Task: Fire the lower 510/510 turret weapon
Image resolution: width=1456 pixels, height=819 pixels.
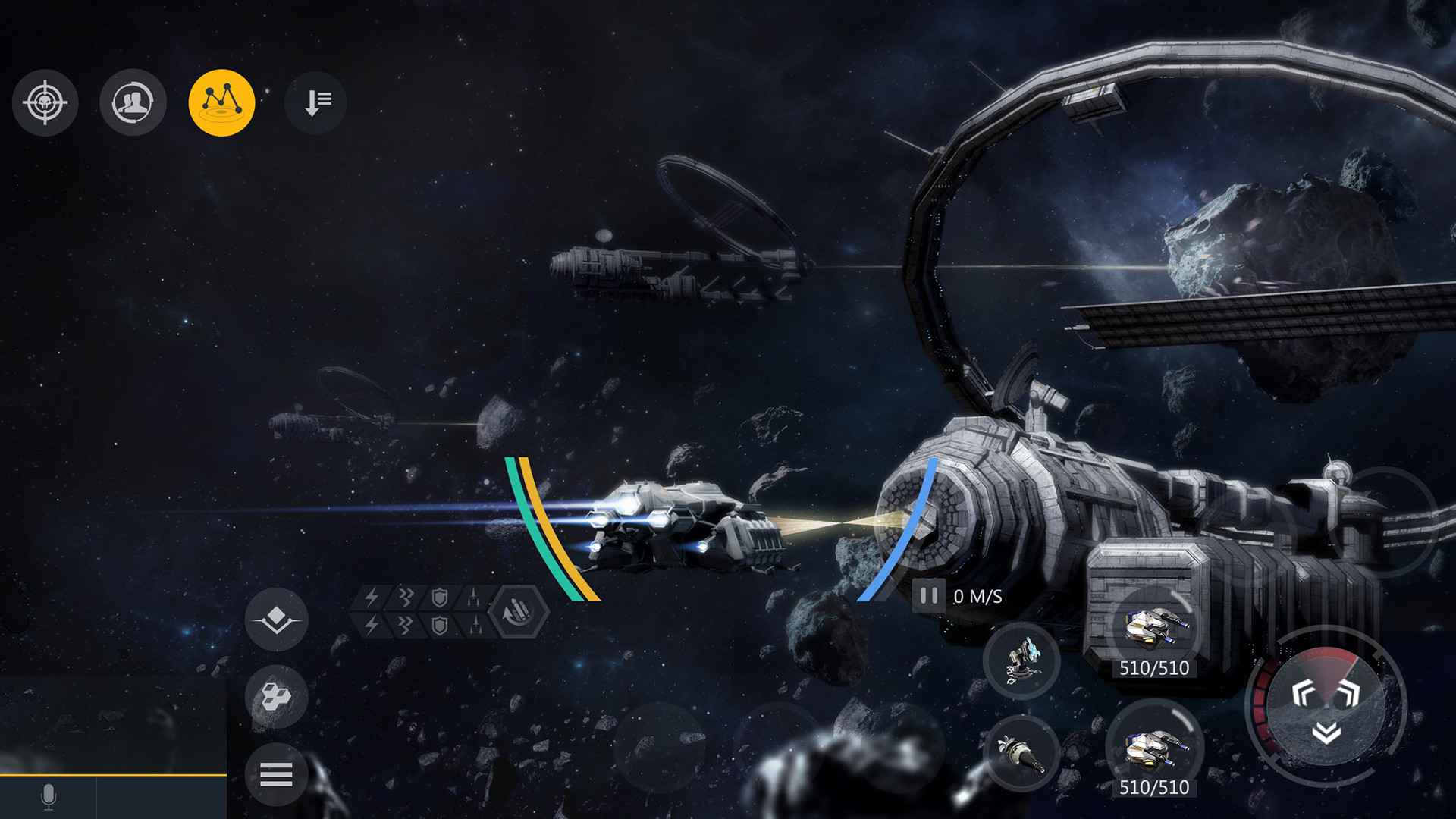Action: (x=1156, y=747)
